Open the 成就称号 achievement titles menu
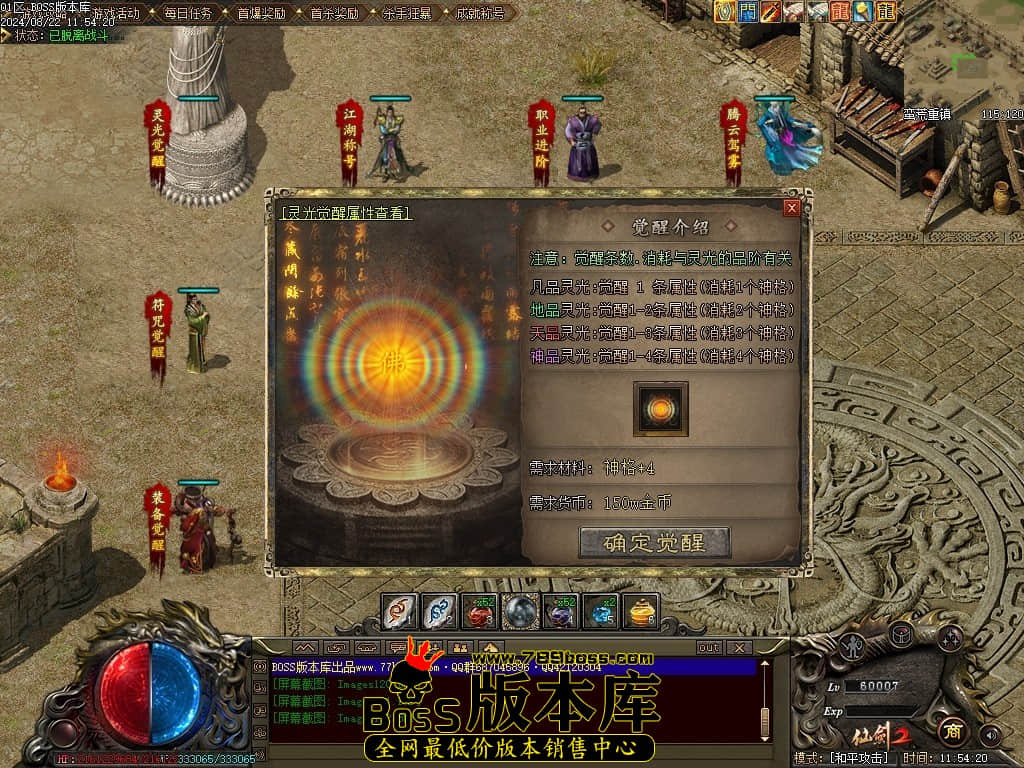 480,14
